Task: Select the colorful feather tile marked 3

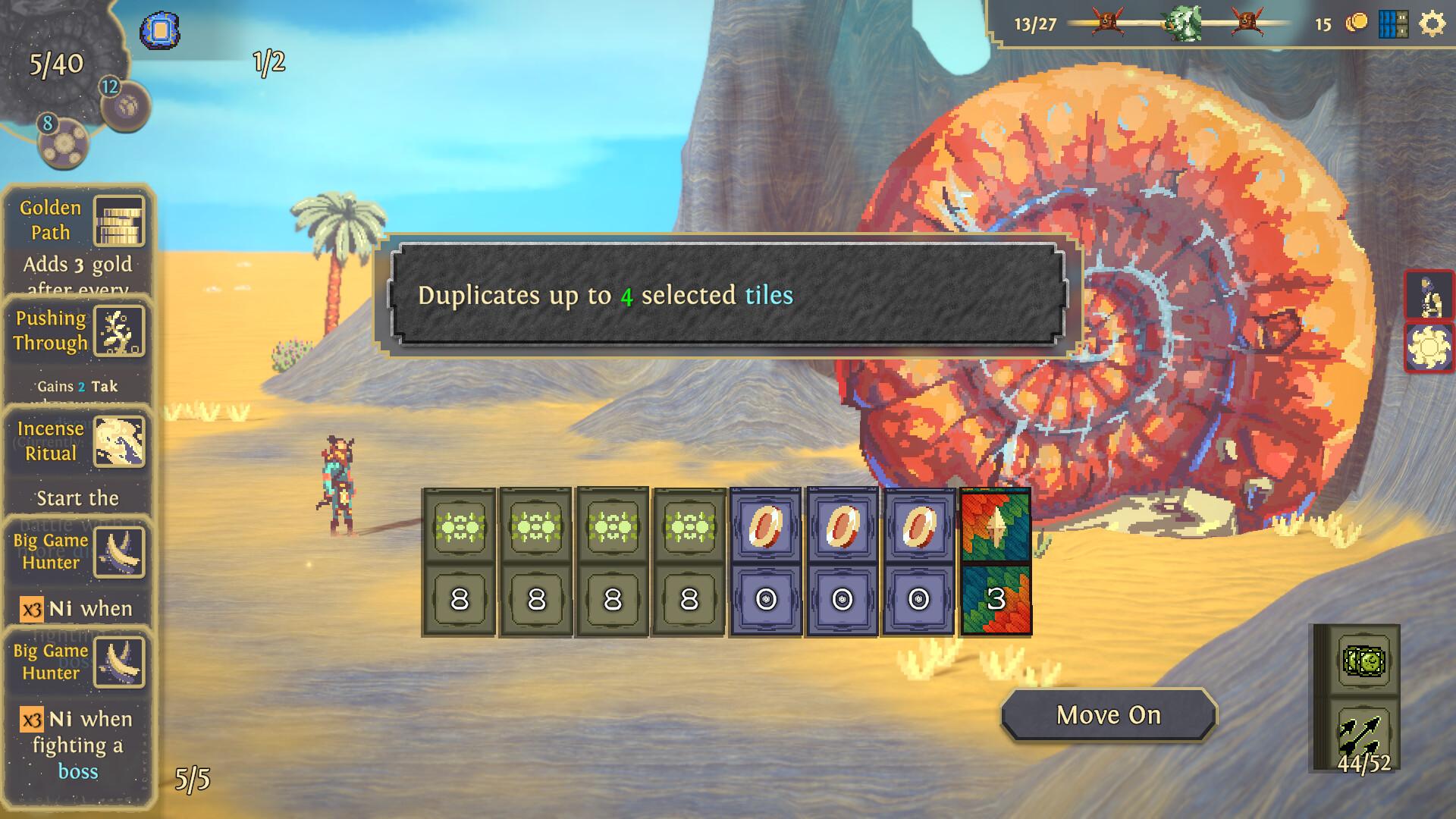Action: [x=996, y=562]
